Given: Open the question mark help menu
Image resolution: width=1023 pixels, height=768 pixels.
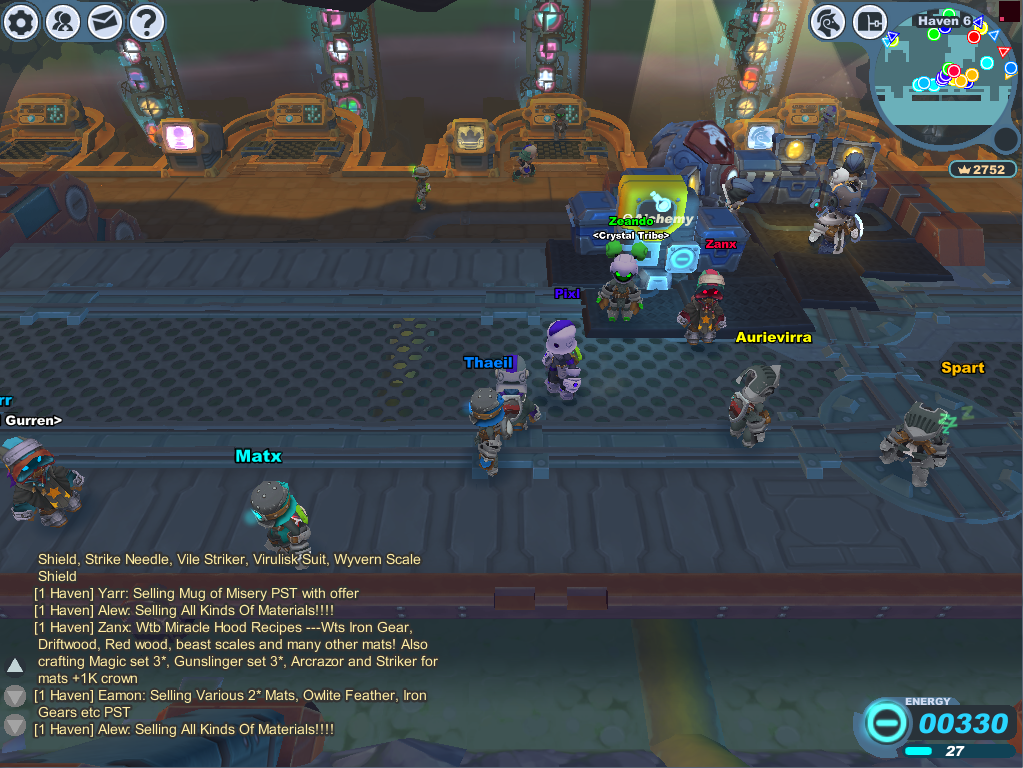Looking at the screenshot, I should tap(147, 22).
